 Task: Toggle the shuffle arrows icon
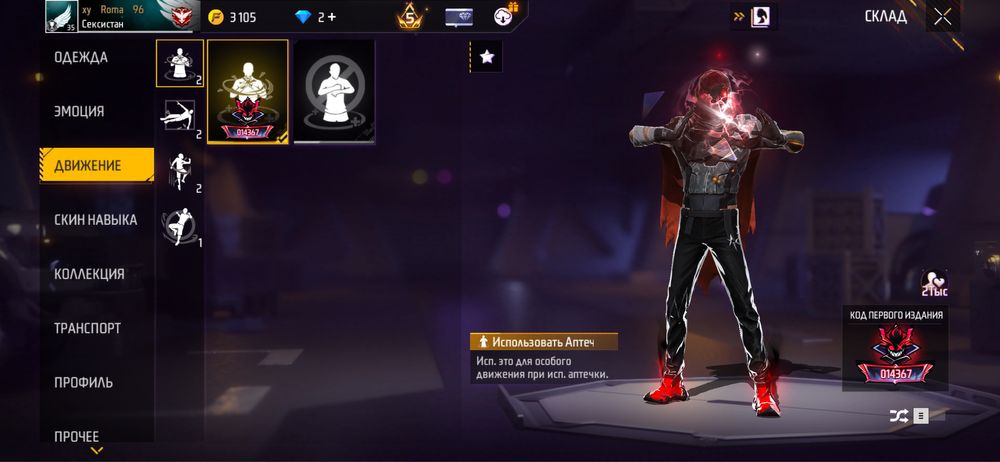(x=898, y=415)
